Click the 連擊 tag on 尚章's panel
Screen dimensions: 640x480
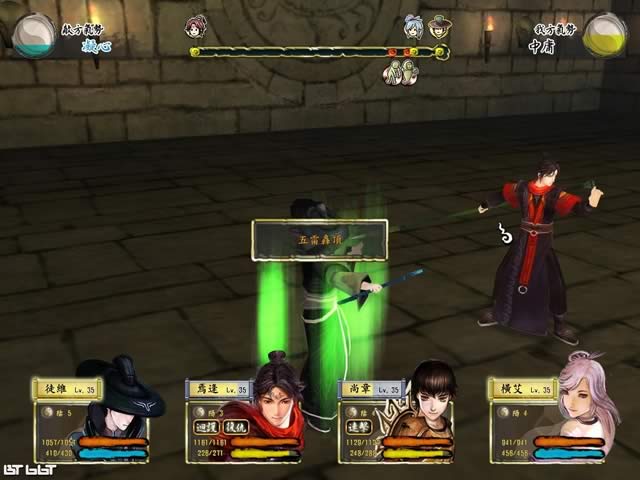pos(356,426)
